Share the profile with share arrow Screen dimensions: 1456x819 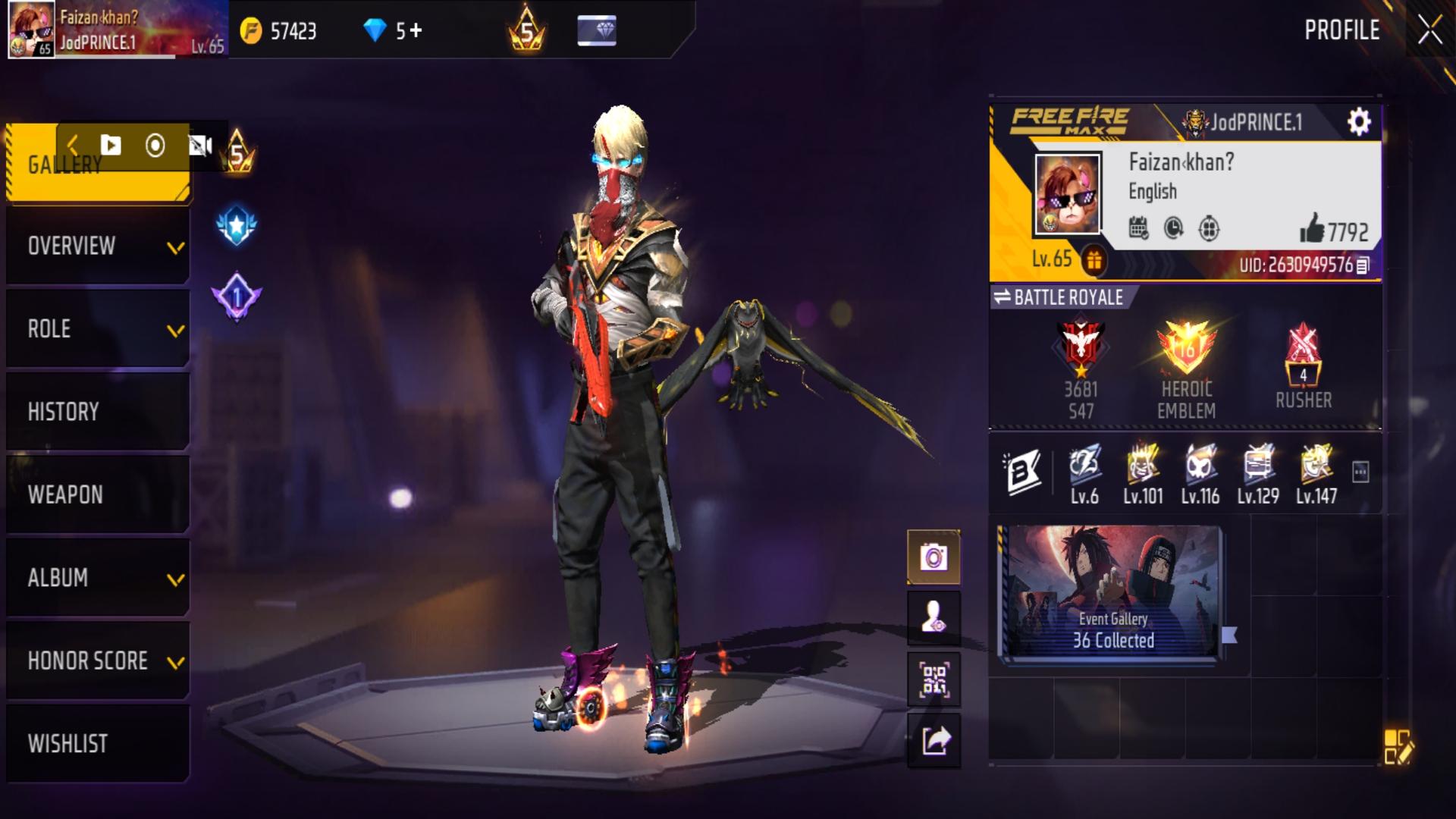(x=934, y=740)
